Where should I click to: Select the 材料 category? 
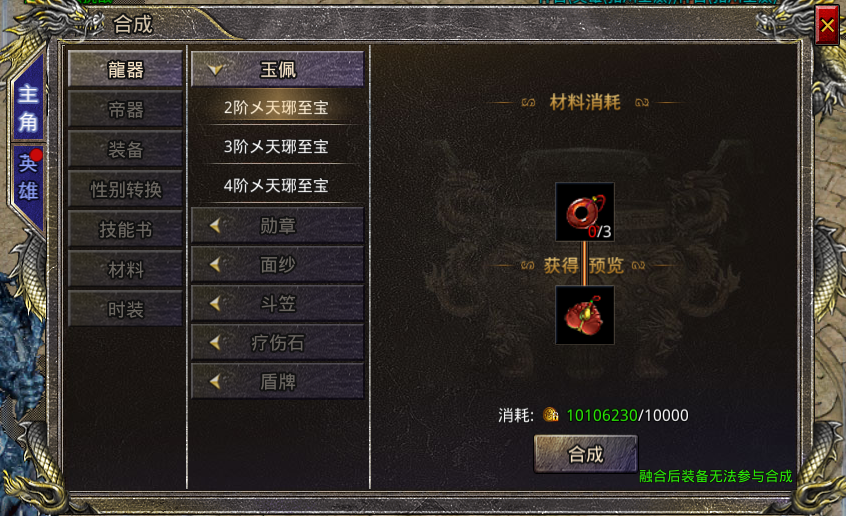[125, 269]
